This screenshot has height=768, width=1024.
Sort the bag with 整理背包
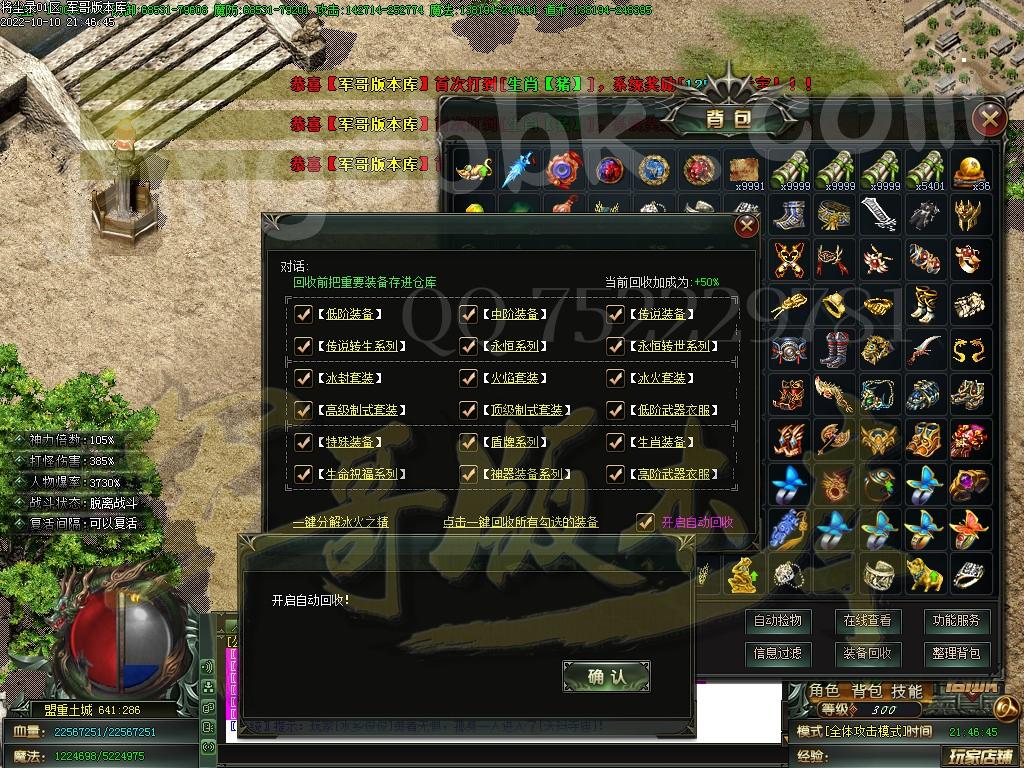[x=956, y=653]
